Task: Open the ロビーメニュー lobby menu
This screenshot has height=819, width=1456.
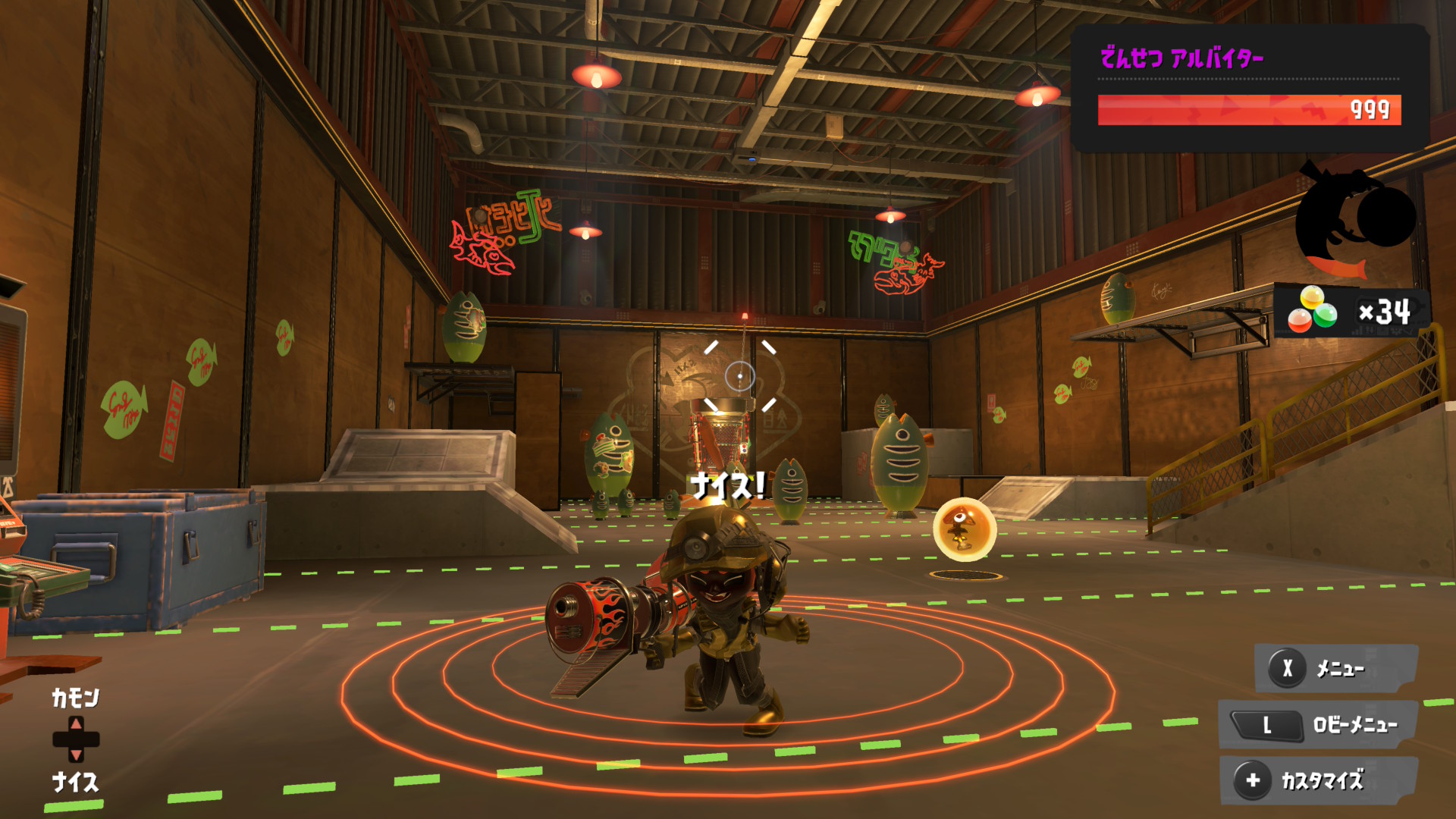Action: point(1318,725)
